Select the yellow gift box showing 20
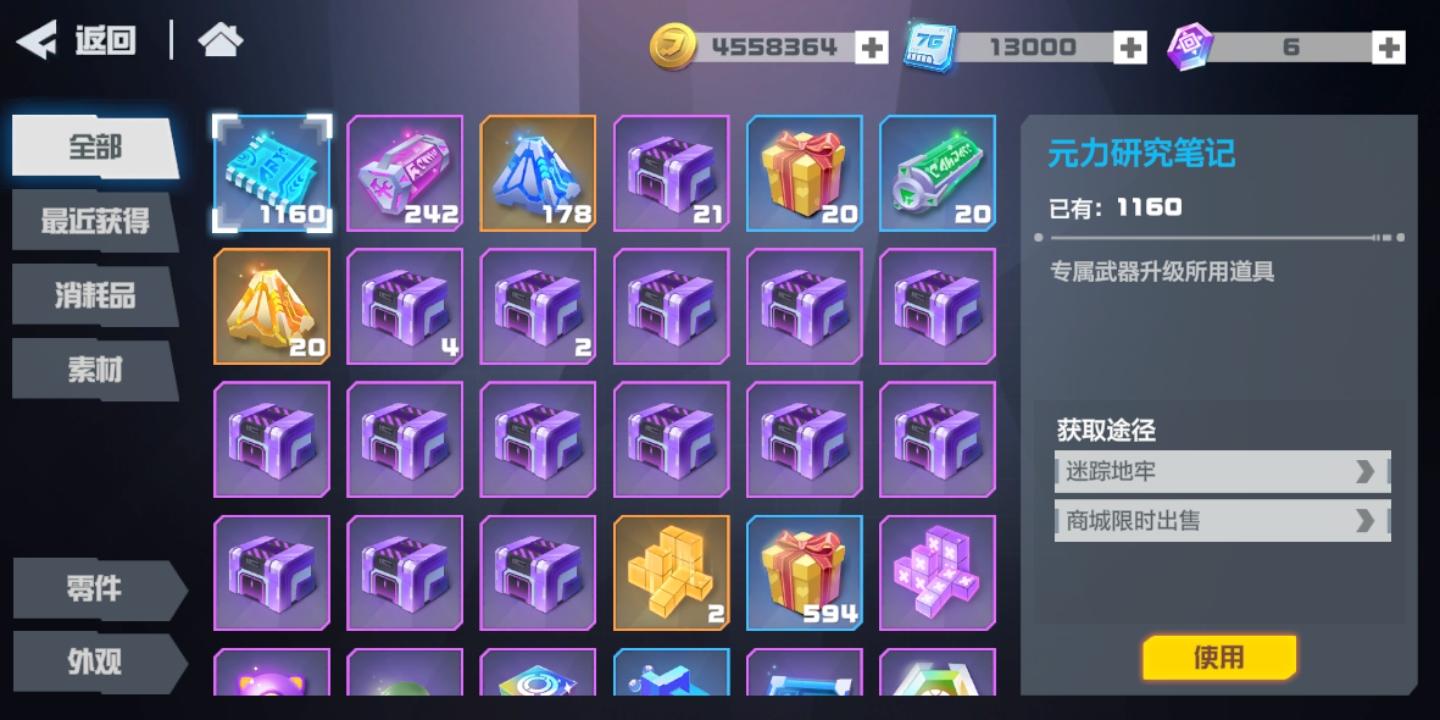The height and width of the screenshot is (720, 1440). (805, 173)
